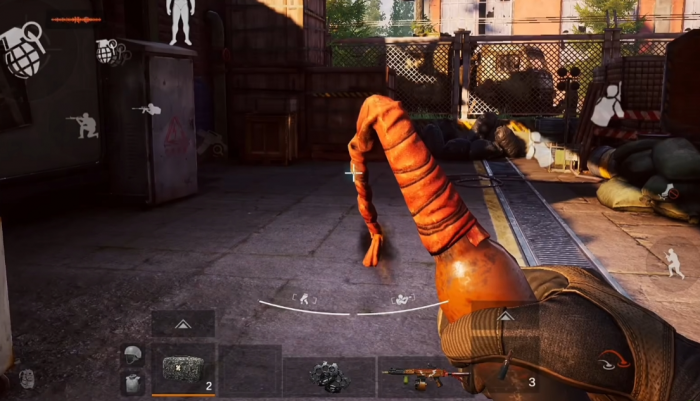Open the backpack inventory icon
Viewport: 700px width, 401px height.
(x=27, y=378)
